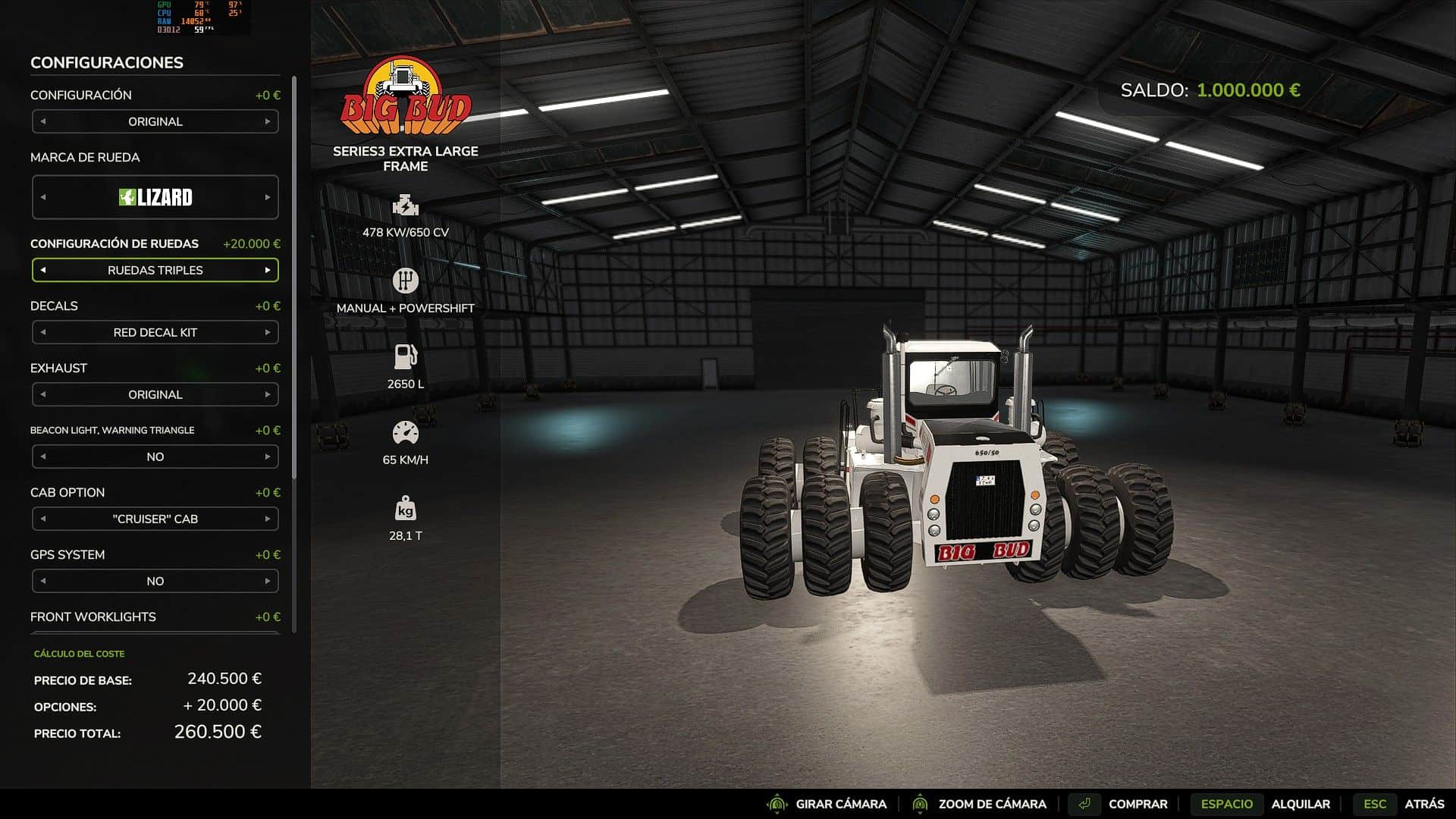Image resolution: width=1456 pixels, height=819 pixels.
Task: Change GPS System to next setting
Action: pyautogui.click(x=268, y=581)
